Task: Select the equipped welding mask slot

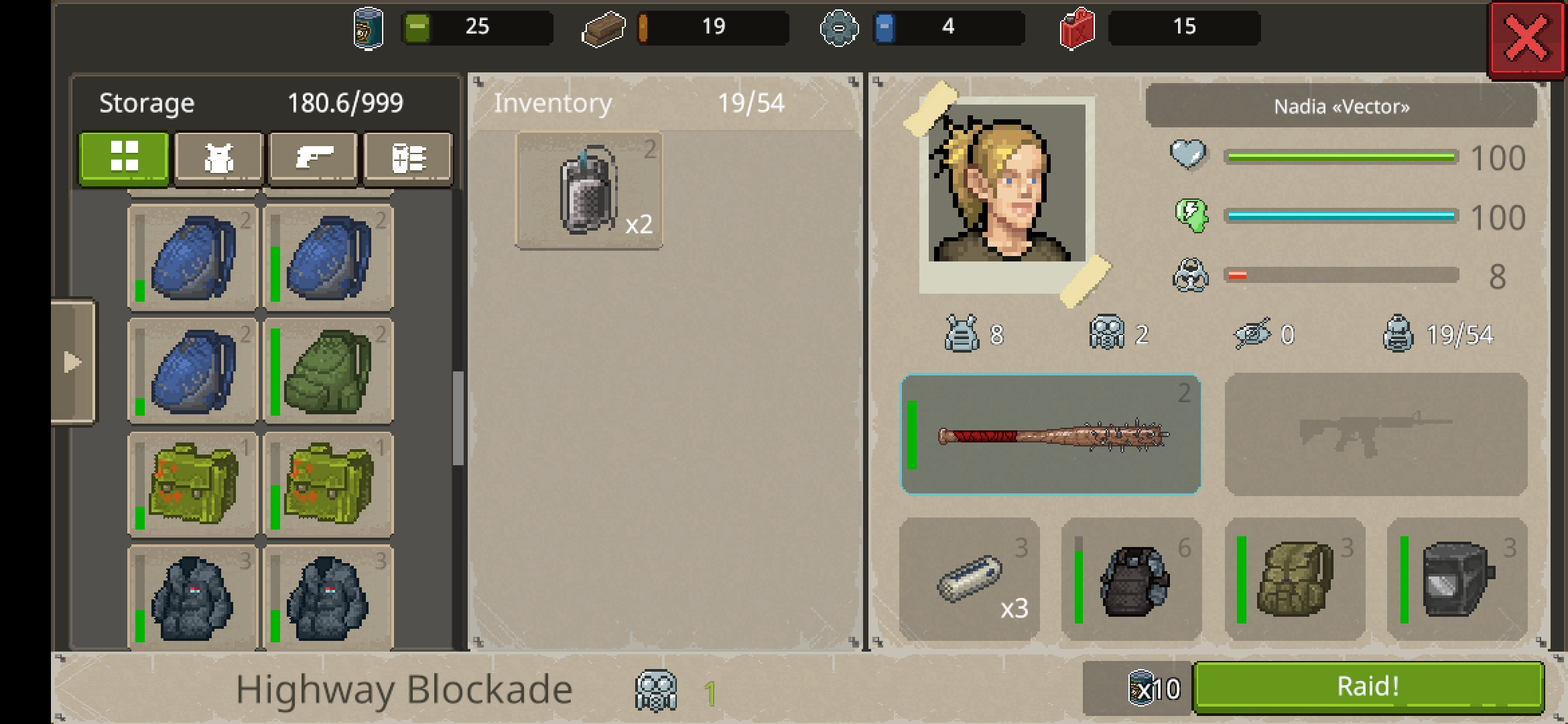Action: click(1458, 579)
